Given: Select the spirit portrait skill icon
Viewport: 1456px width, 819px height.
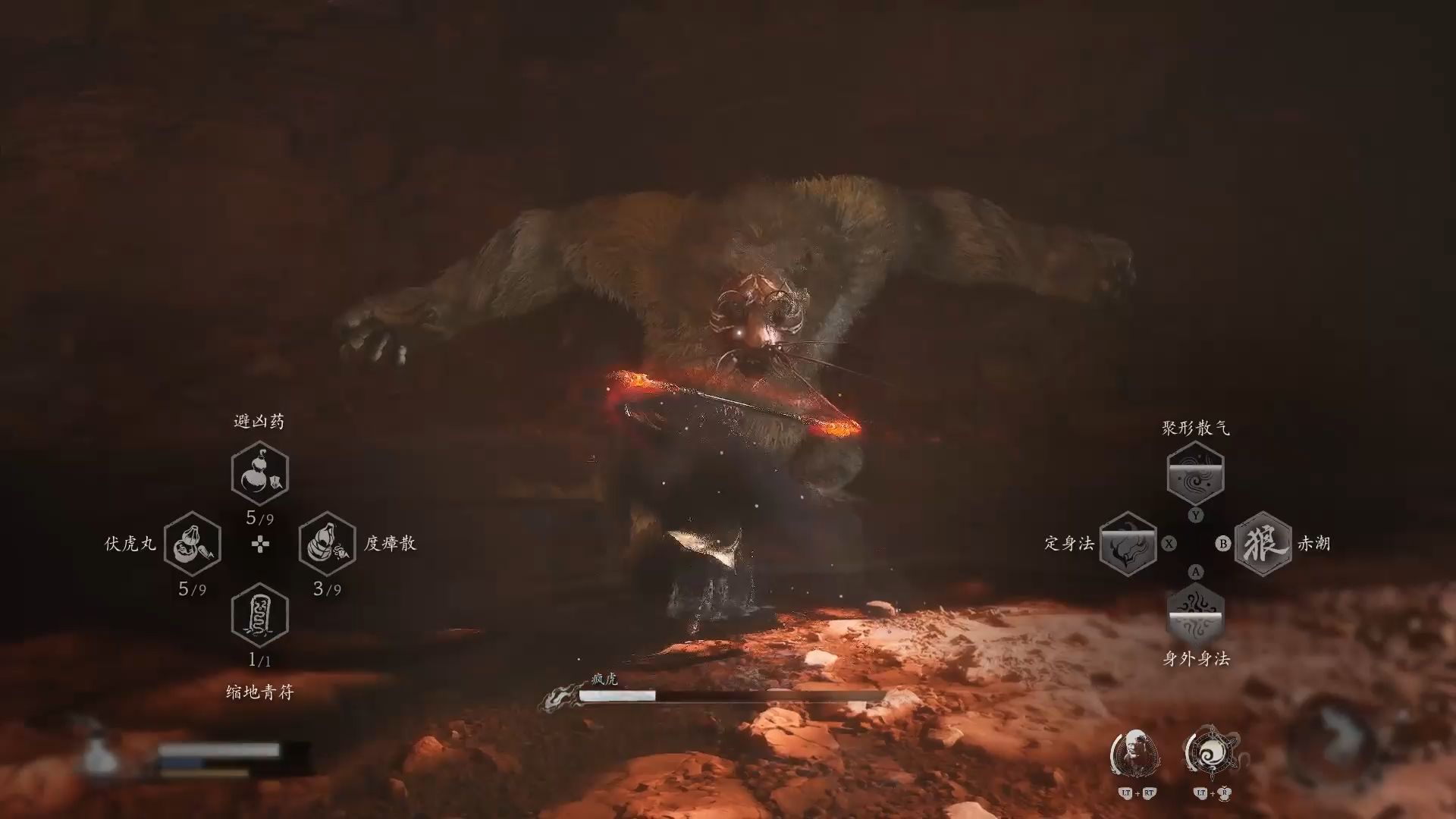Looking at the screenshot, I should pyautogui.click(x=1135, y=753).
